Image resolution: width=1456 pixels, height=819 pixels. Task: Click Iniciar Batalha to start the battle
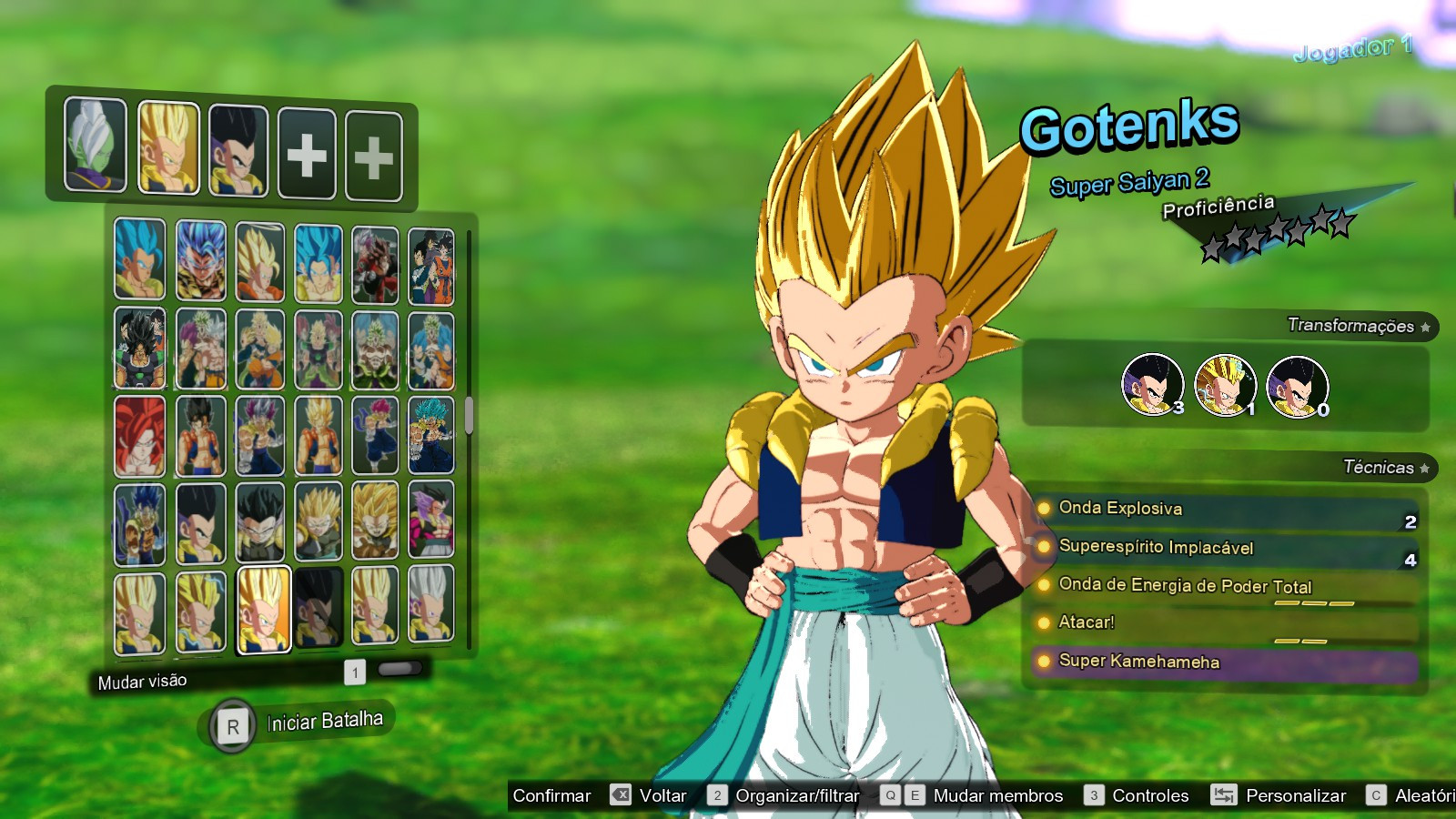click(326, 721)
